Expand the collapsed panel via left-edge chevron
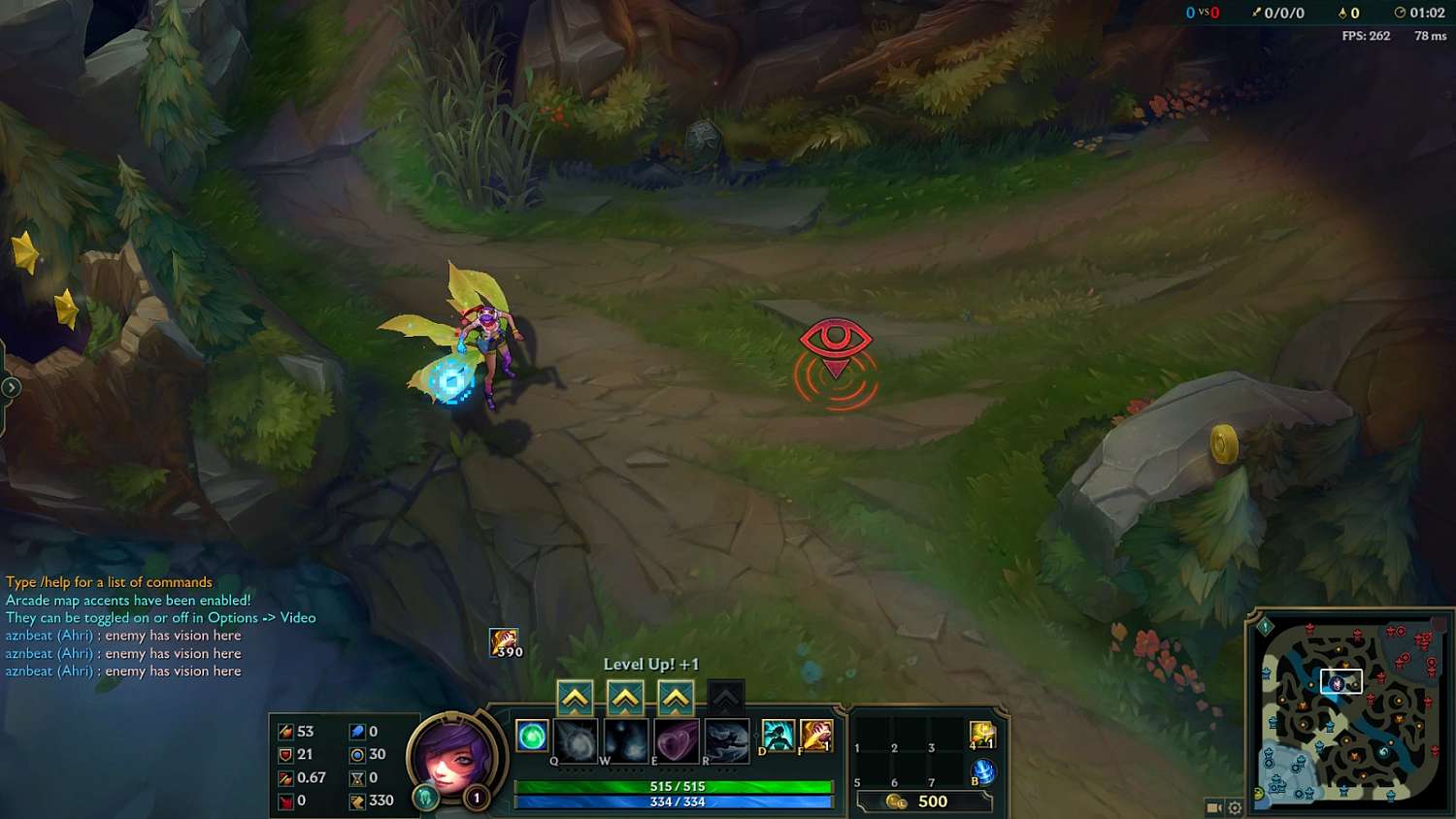The width and height of the screenshot is (1456, 819). coord(11,385)
